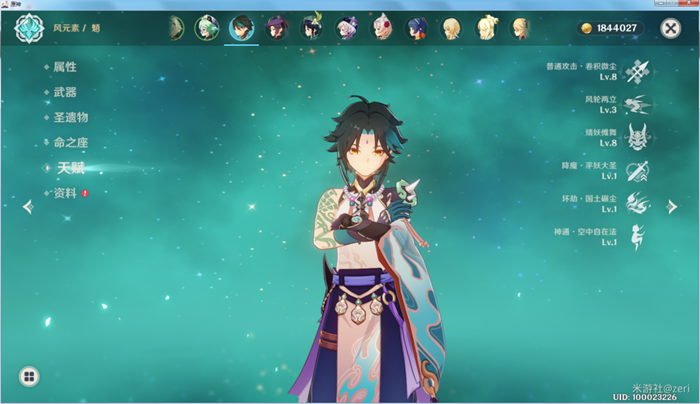700x404 pixels.
Task: Close the character screen with the X button
Action: click(x=670, y=28)
